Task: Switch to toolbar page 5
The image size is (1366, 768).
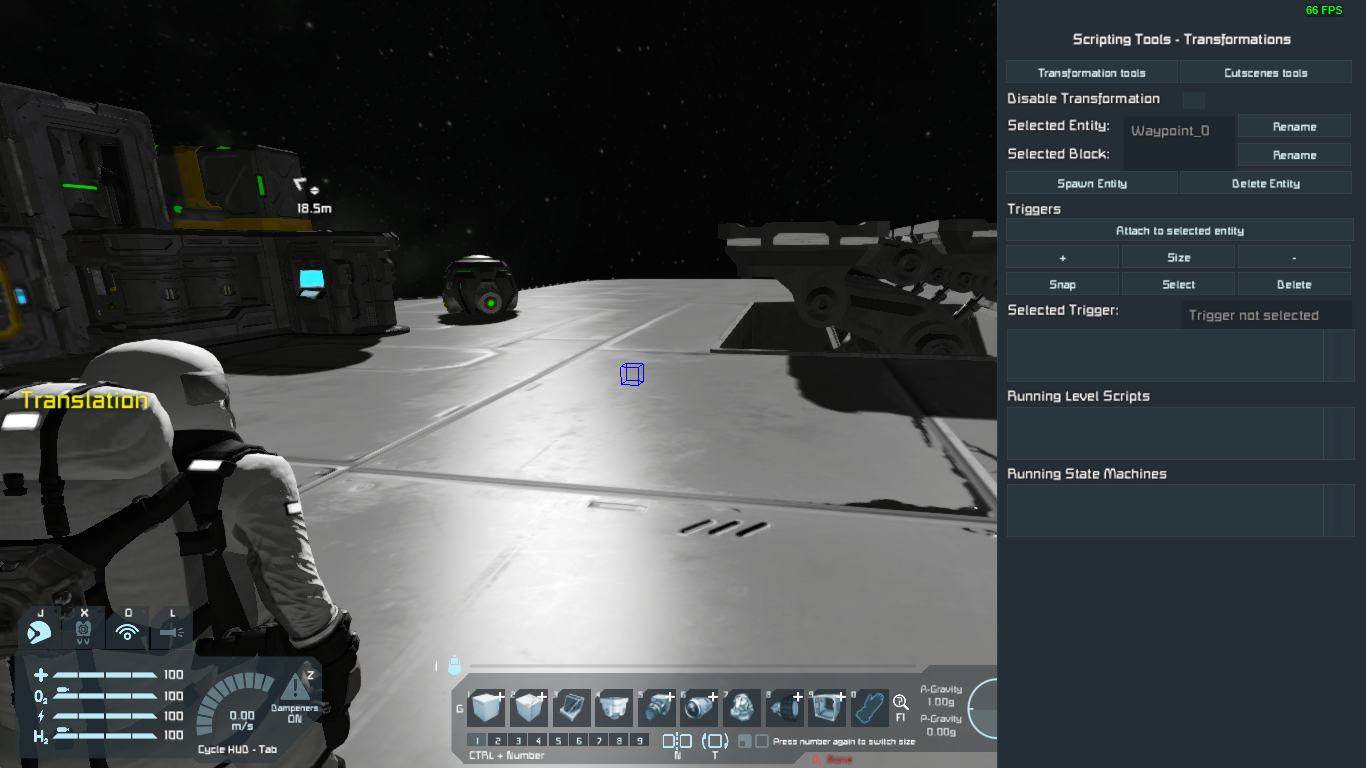Action: 558,741
